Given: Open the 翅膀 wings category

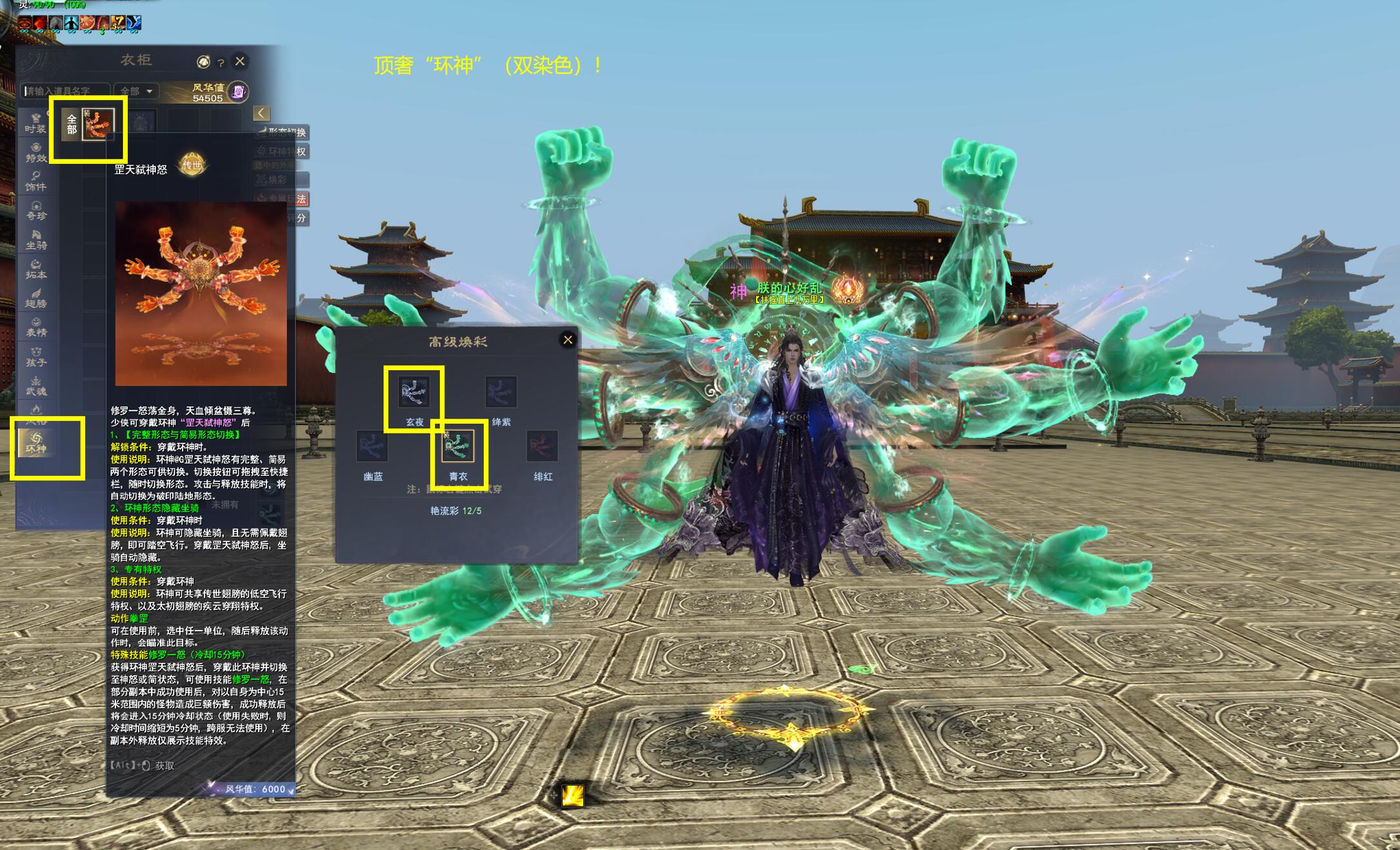Looking at the screenshot, I should (x=36, y=298).
